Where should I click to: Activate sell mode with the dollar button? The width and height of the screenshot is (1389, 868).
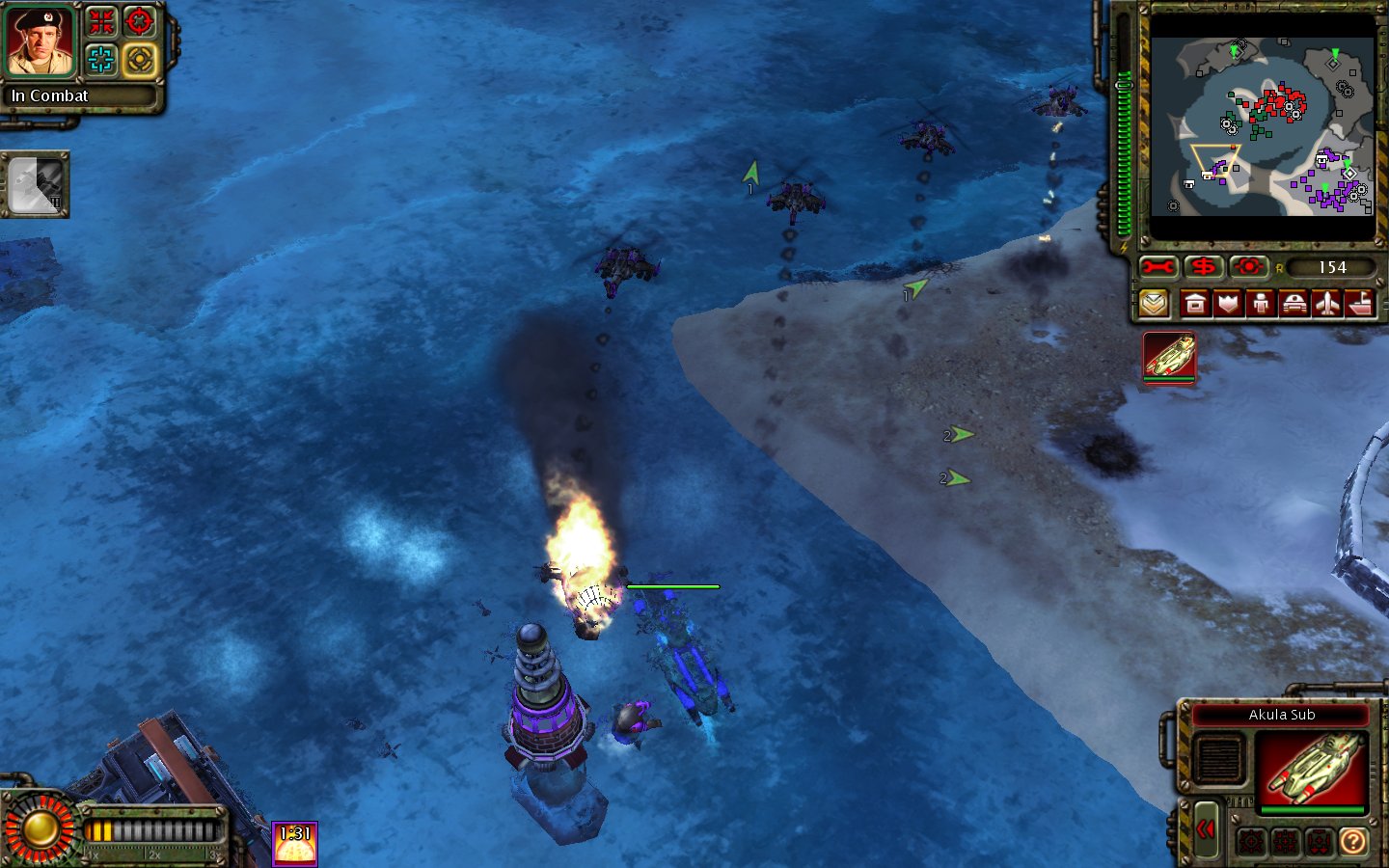(x=1203, y=267)
